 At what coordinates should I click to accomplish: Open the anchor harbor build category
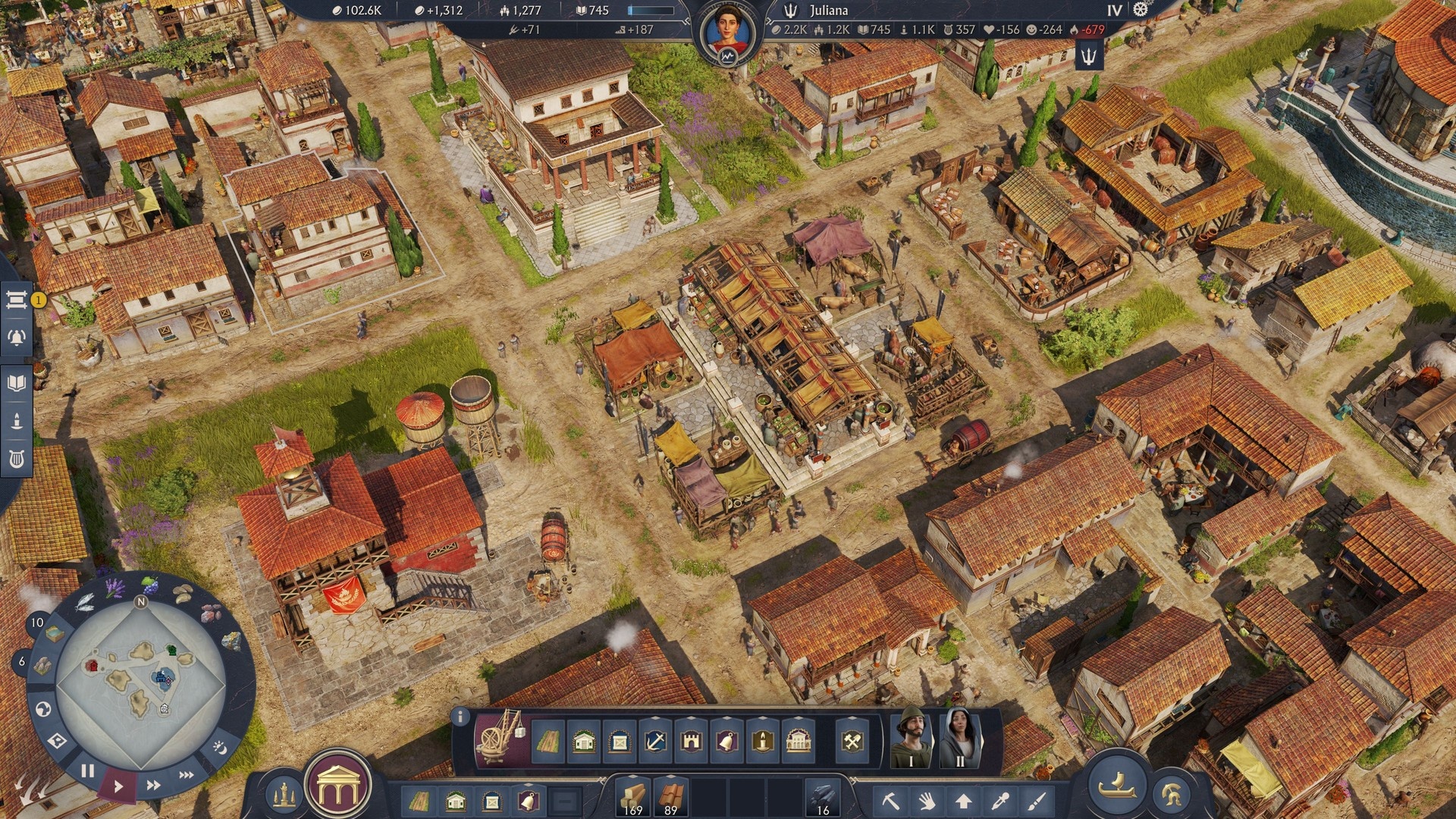click(x=655, y=741)
